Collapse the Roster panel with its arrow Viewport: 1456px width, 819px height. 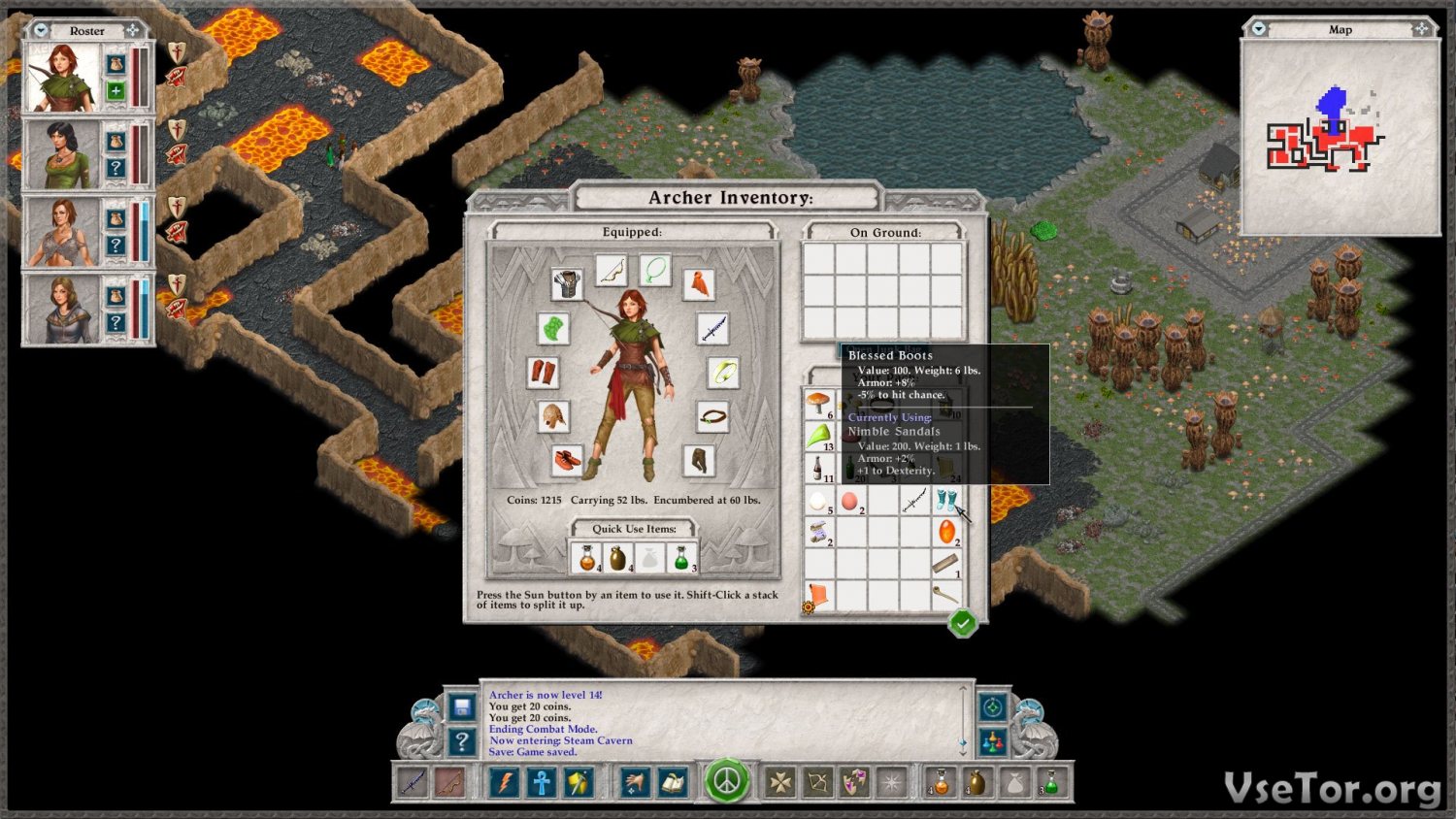pos(41,30)
